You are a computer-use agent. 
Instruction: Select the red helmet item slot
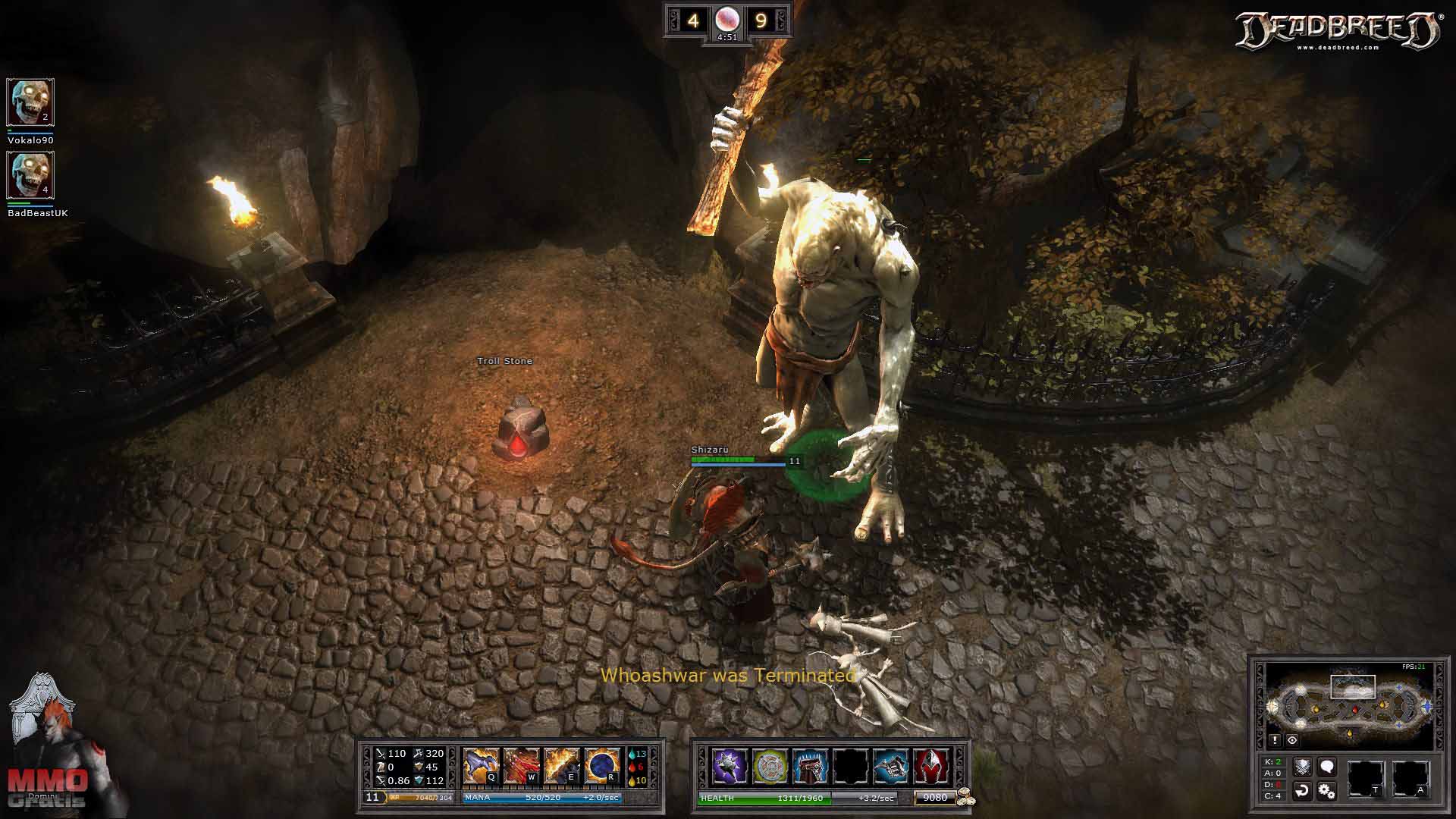[x=931, y=766]
